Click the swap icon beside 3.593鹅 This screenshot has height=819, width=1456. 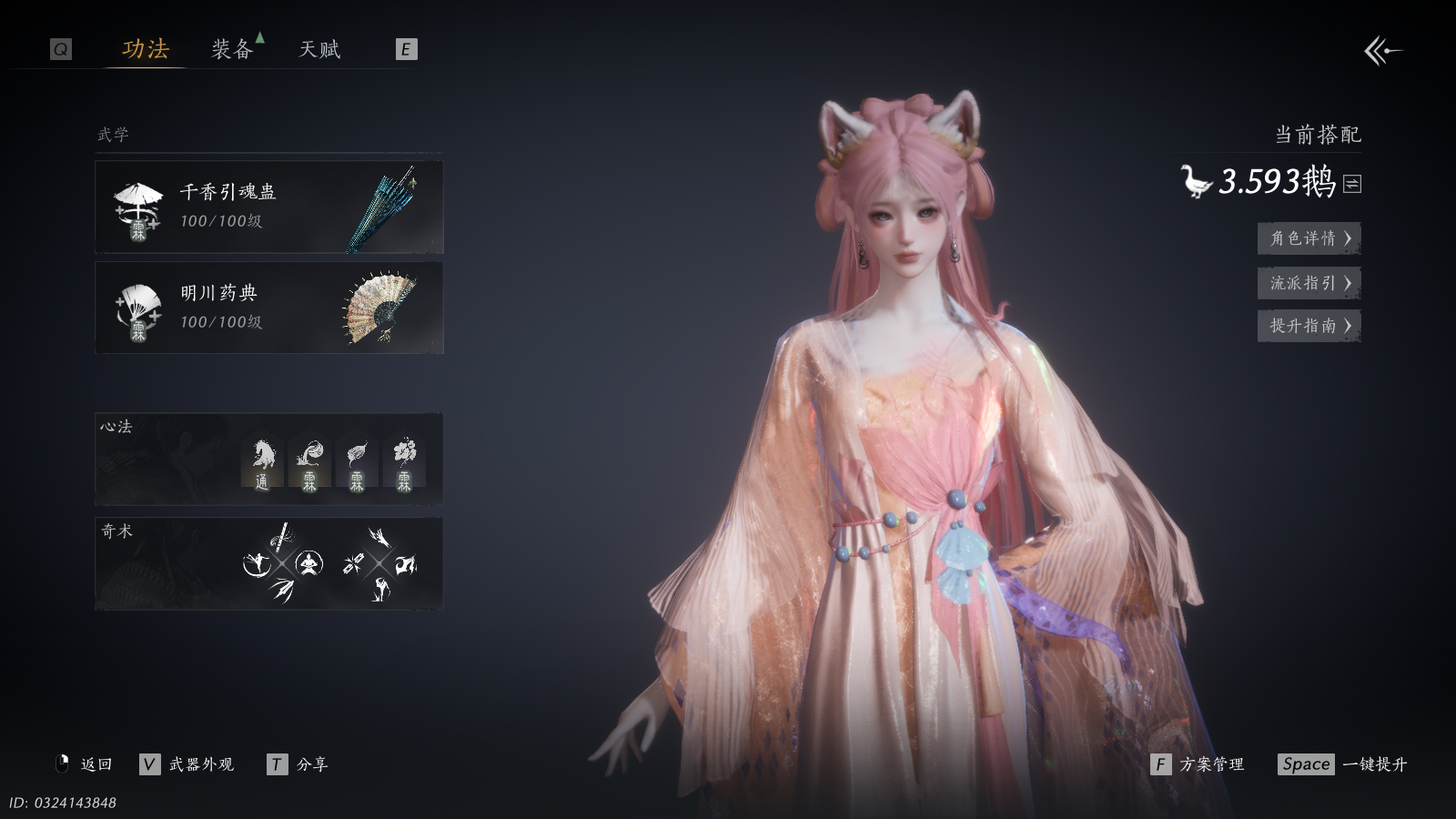click(x=1352, y=184)
